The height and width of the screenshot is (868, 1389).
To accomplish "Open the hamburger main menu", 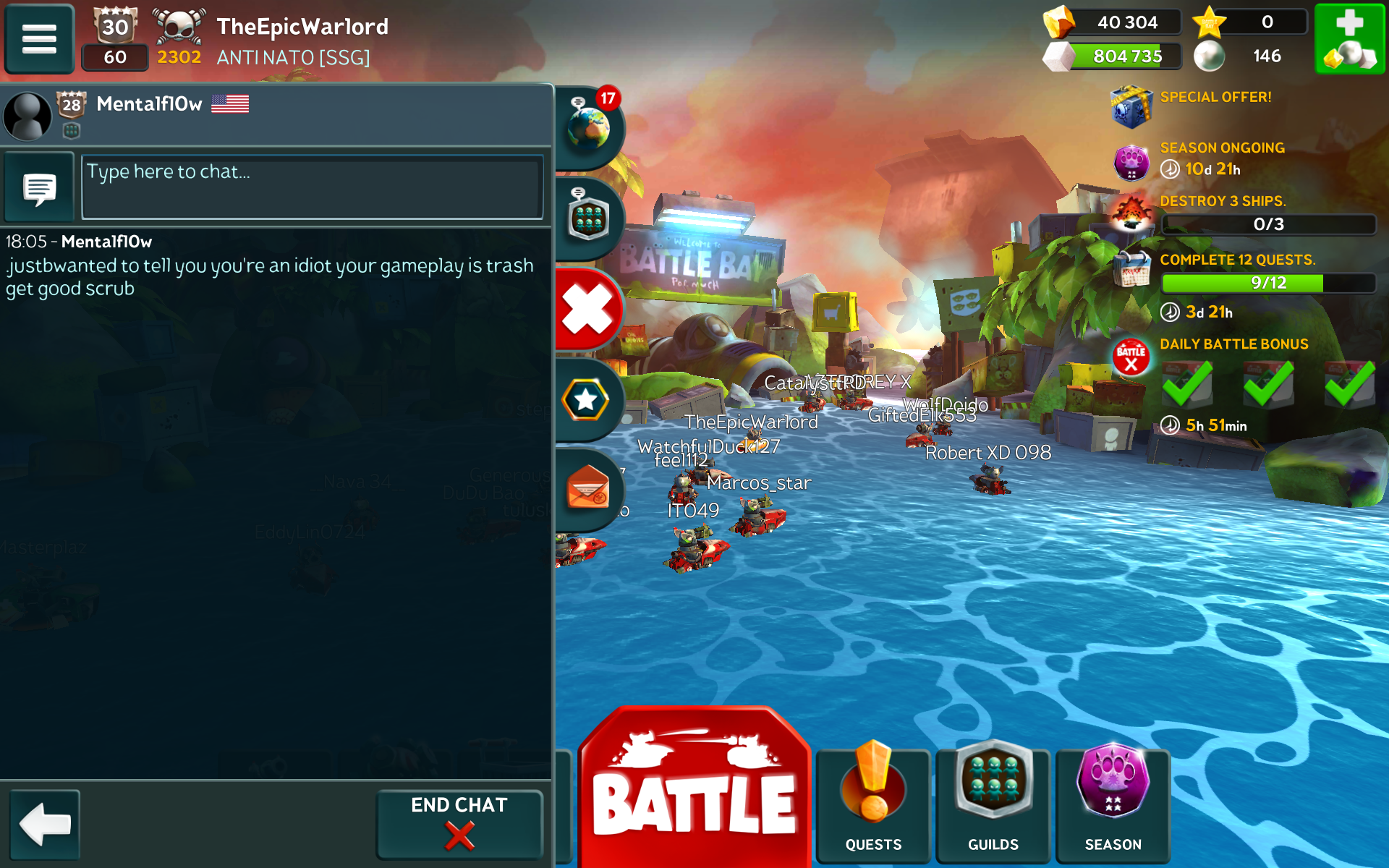I will pos(39,39).
